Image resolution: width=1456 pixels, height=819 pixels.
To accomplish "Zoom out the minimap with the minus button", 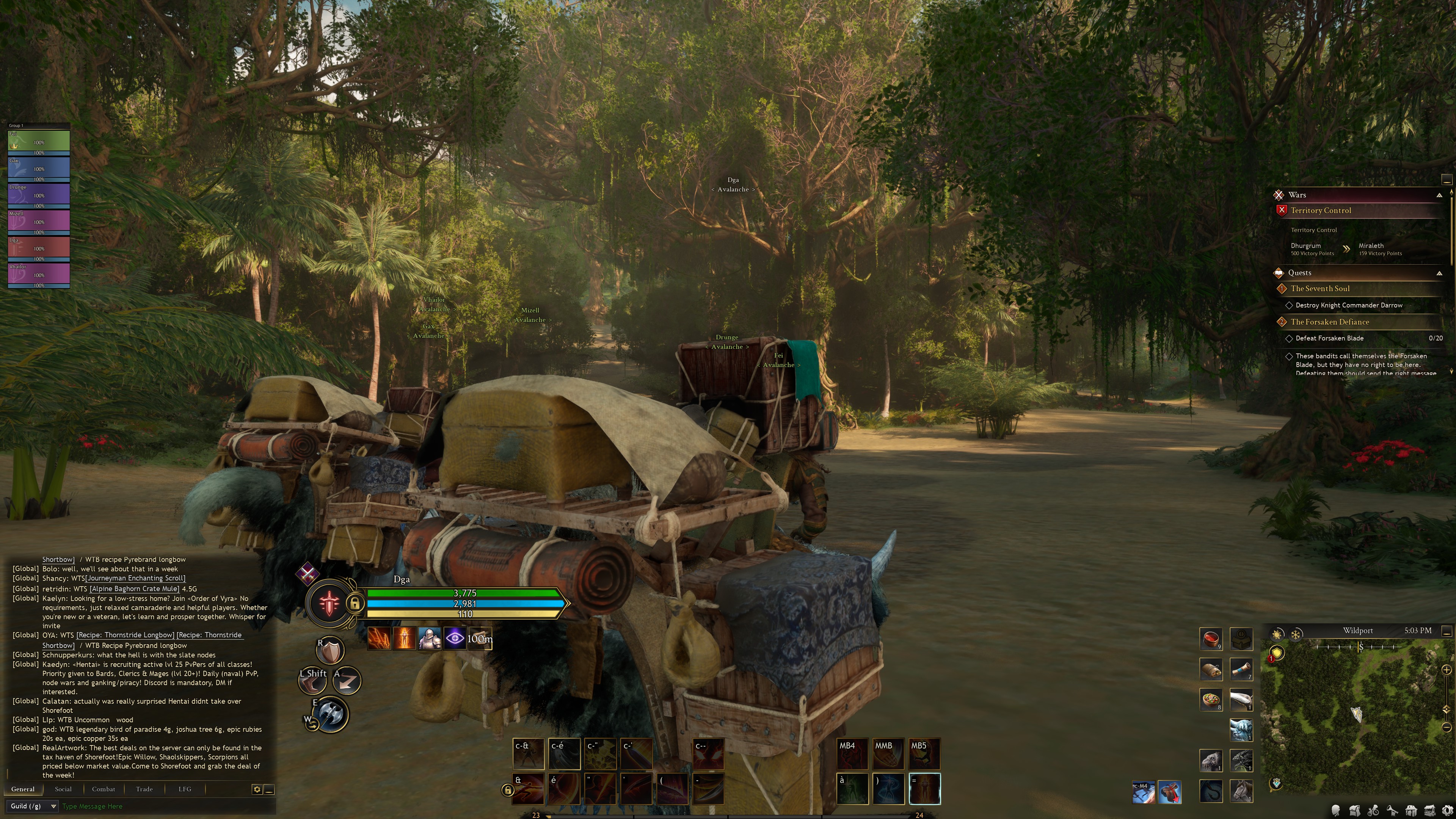I will coord(1447,727).
